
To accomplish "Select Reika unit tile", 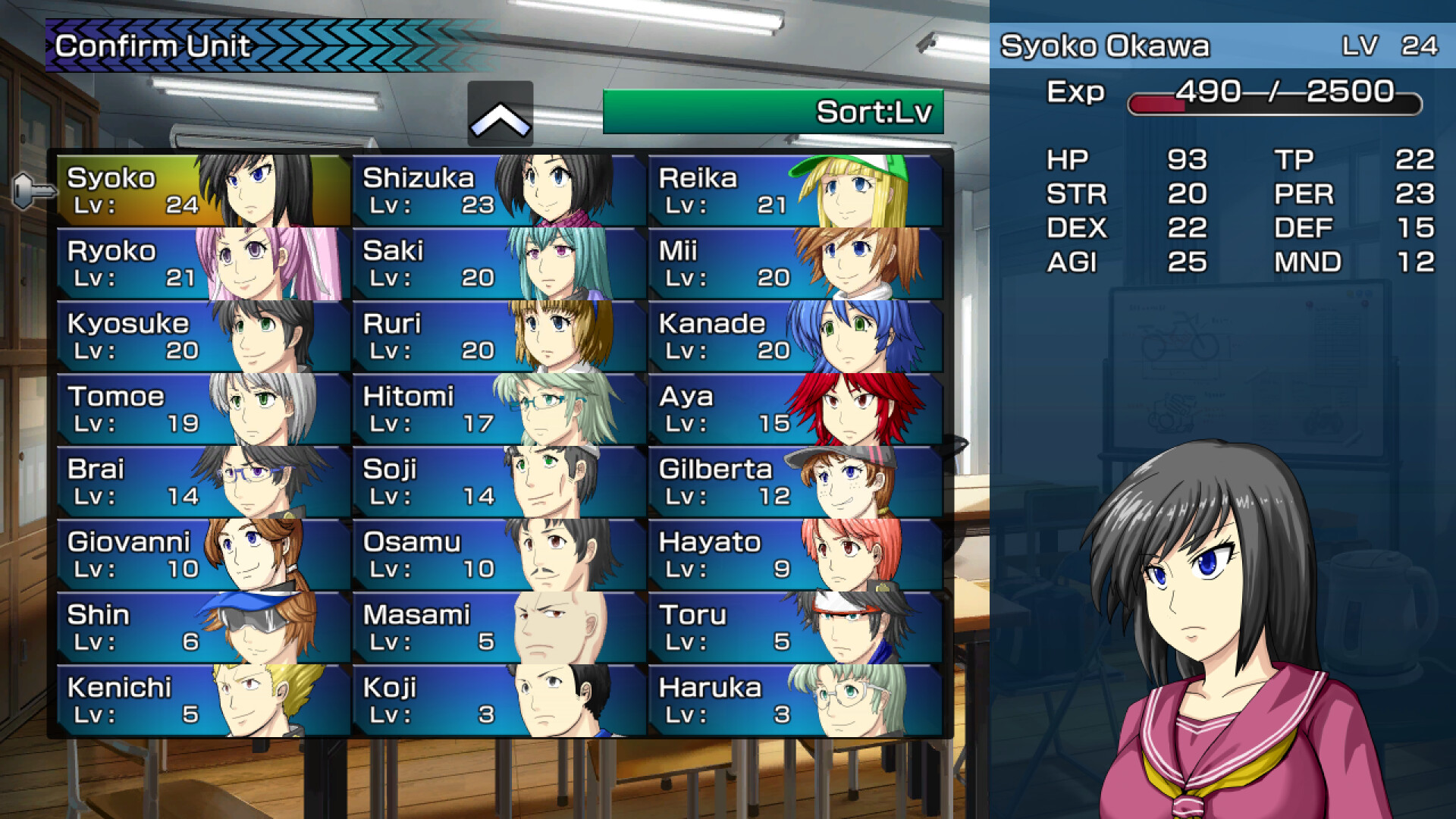I will click(795, 191).
